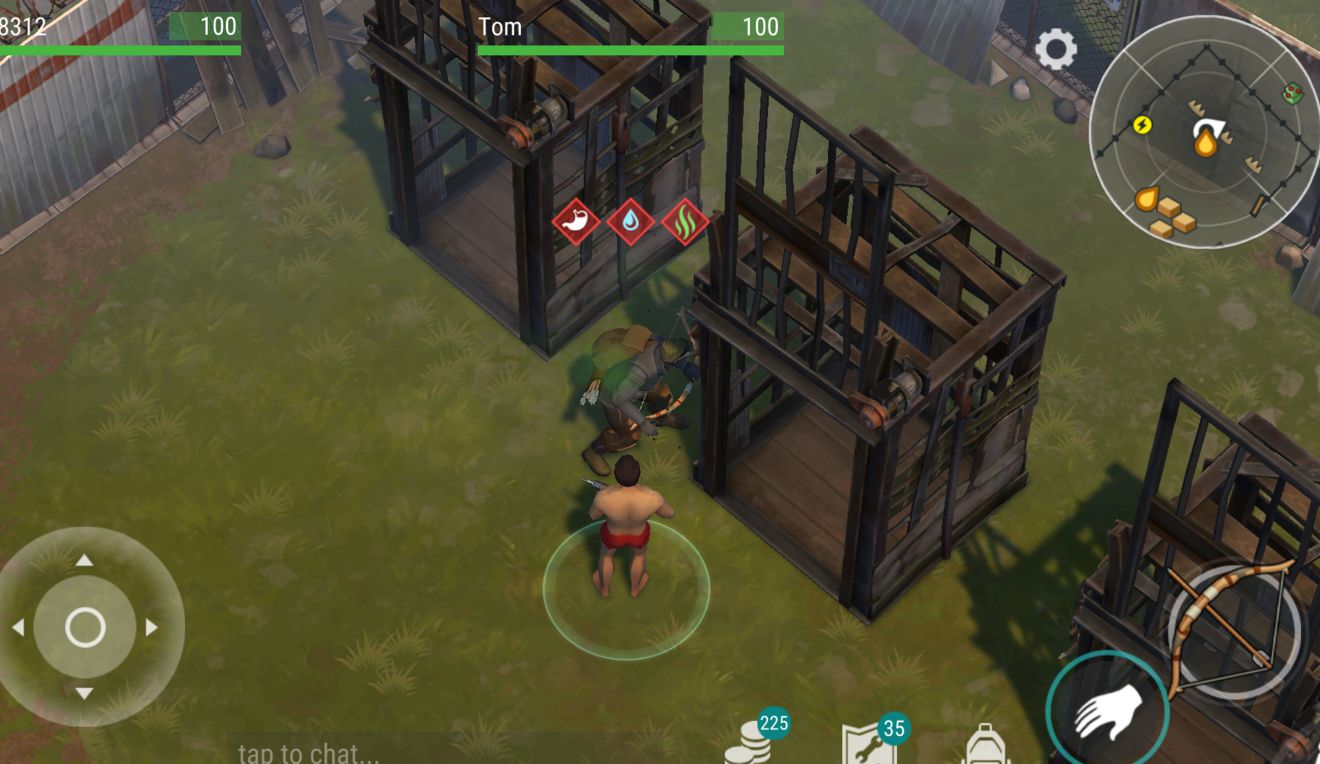Open the backpack inventory
1320x764 pixels.
click(x=985, y=745)
